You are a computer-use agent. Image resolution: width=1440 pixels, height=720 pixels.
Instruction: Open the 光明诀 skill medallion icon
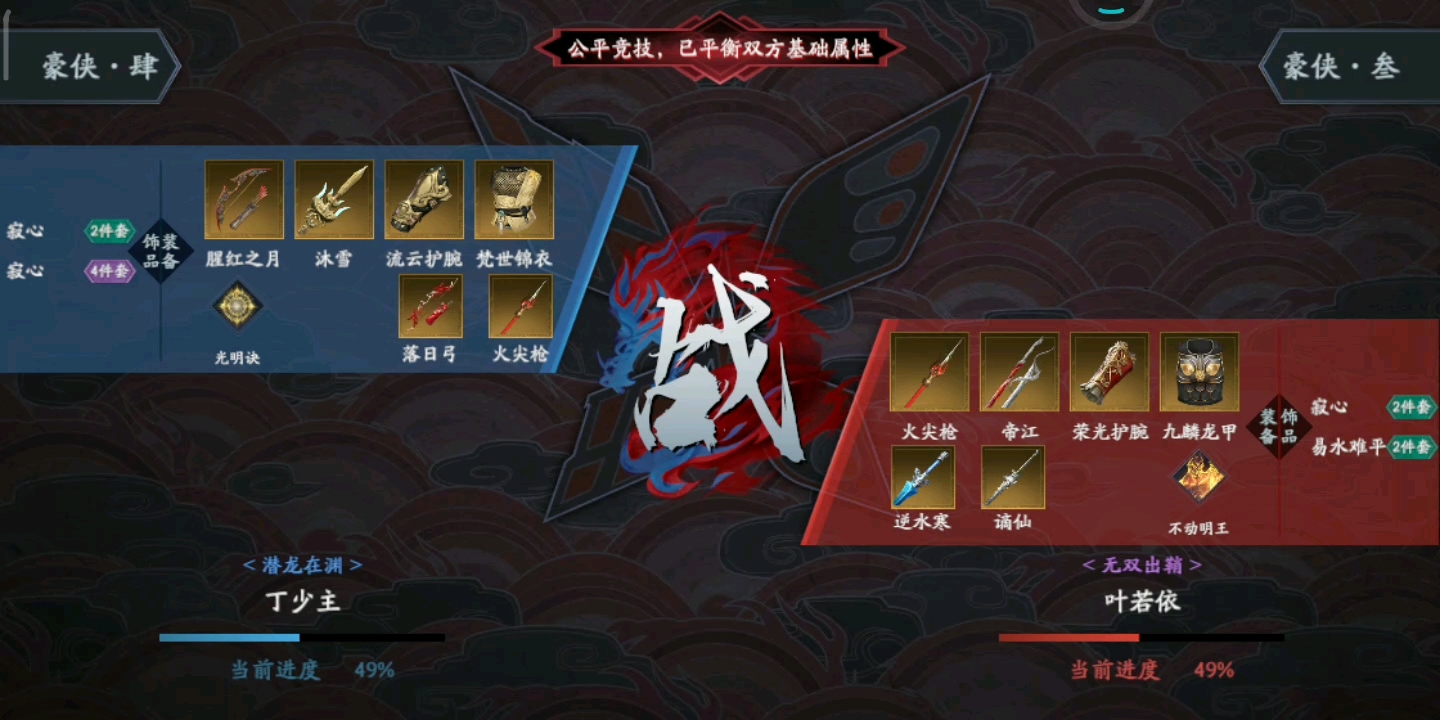240,305
